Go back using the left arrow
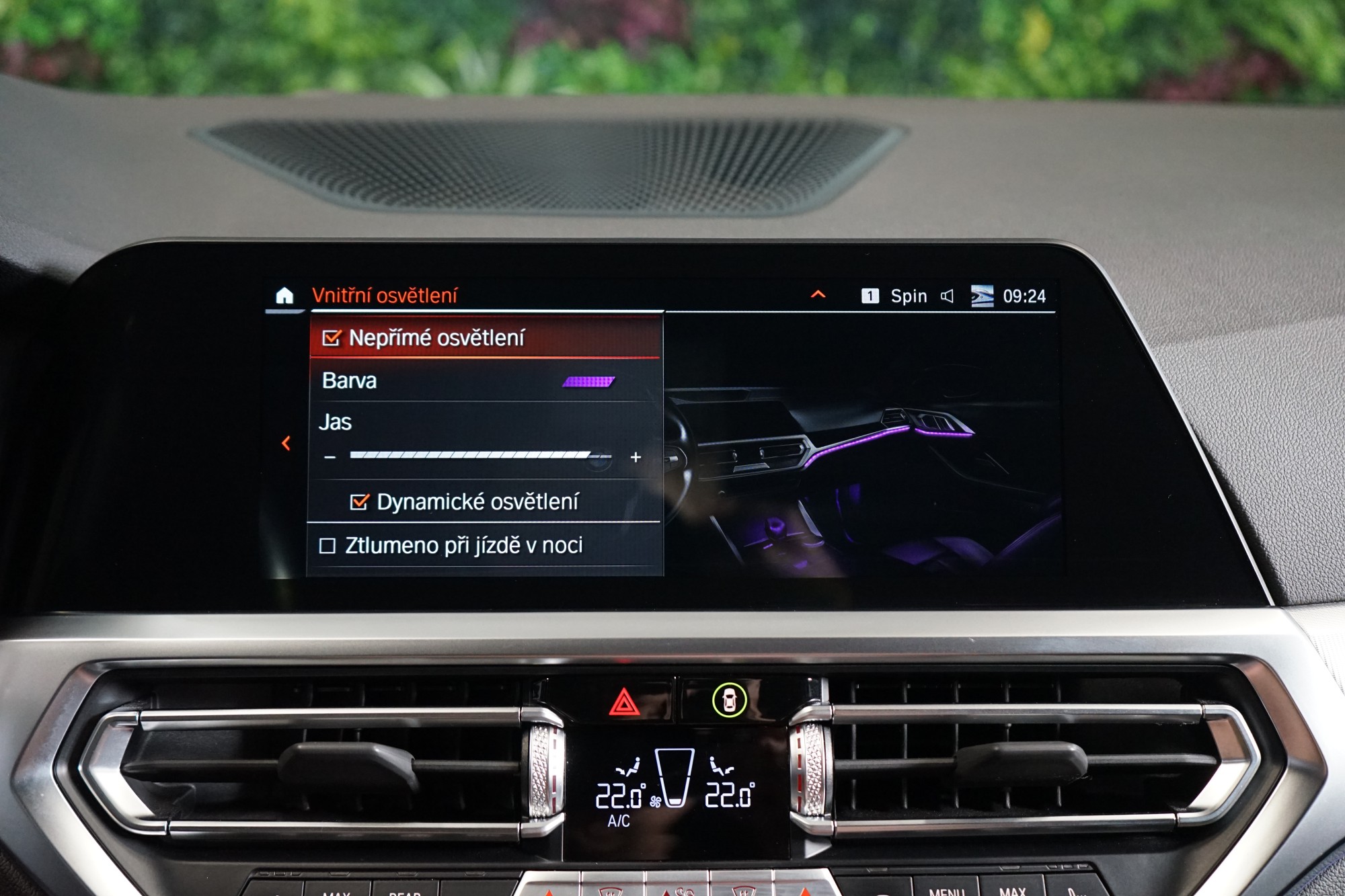This screenshot has width=1345, height=896. [x=286, y=443]
